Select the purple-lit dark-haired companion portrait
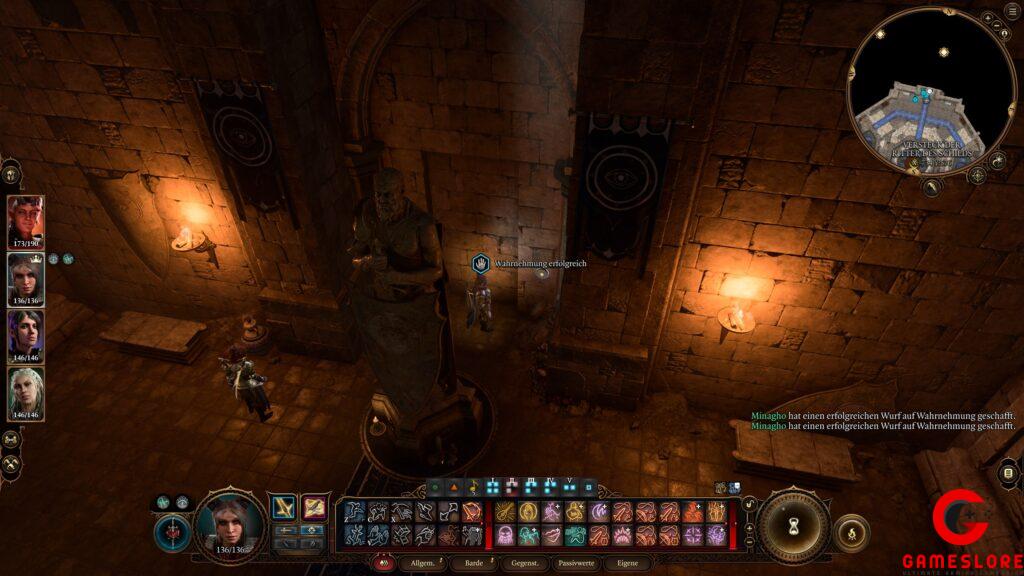 [x=25, y=336]
